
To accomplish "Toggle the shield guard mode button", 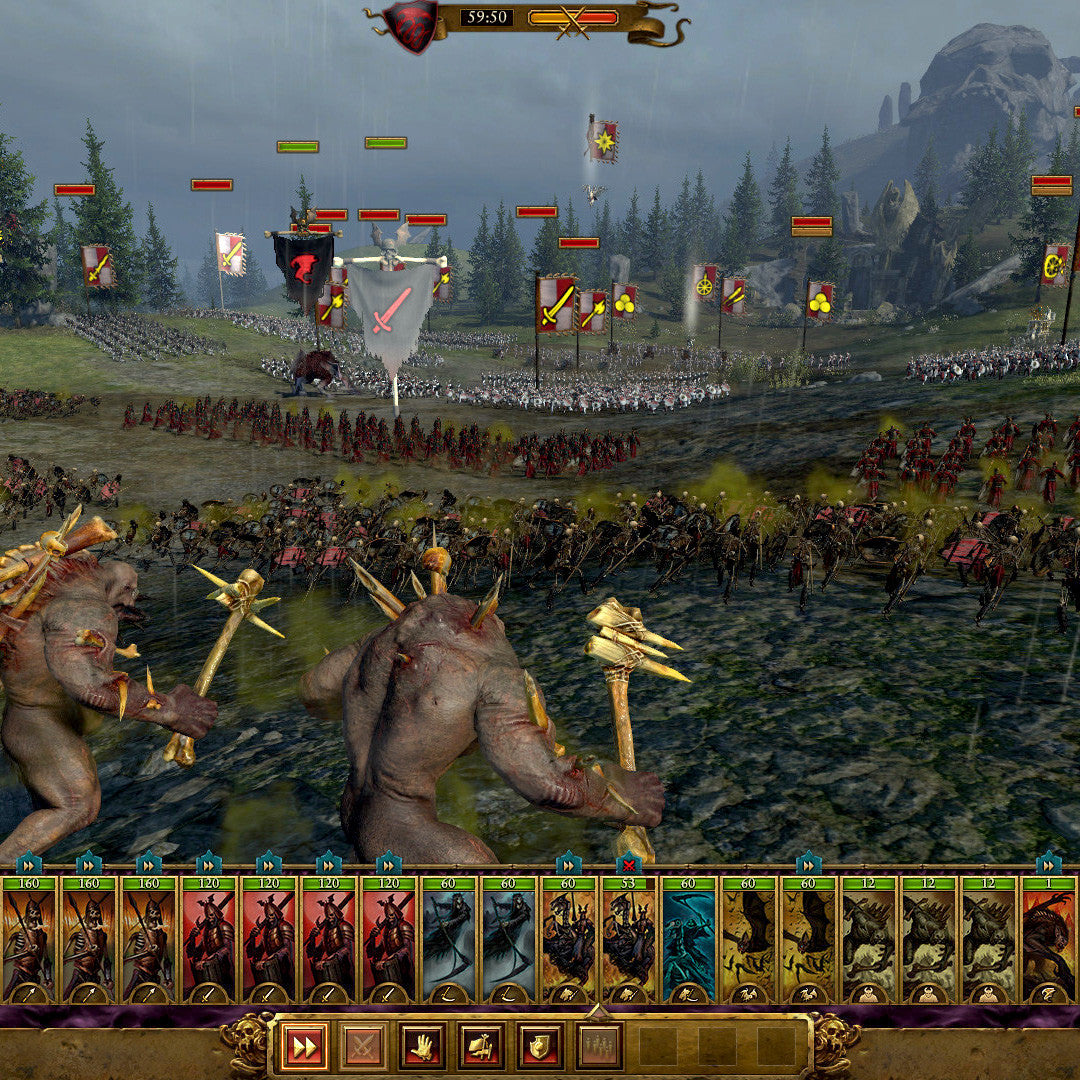I will [540, 1046].
